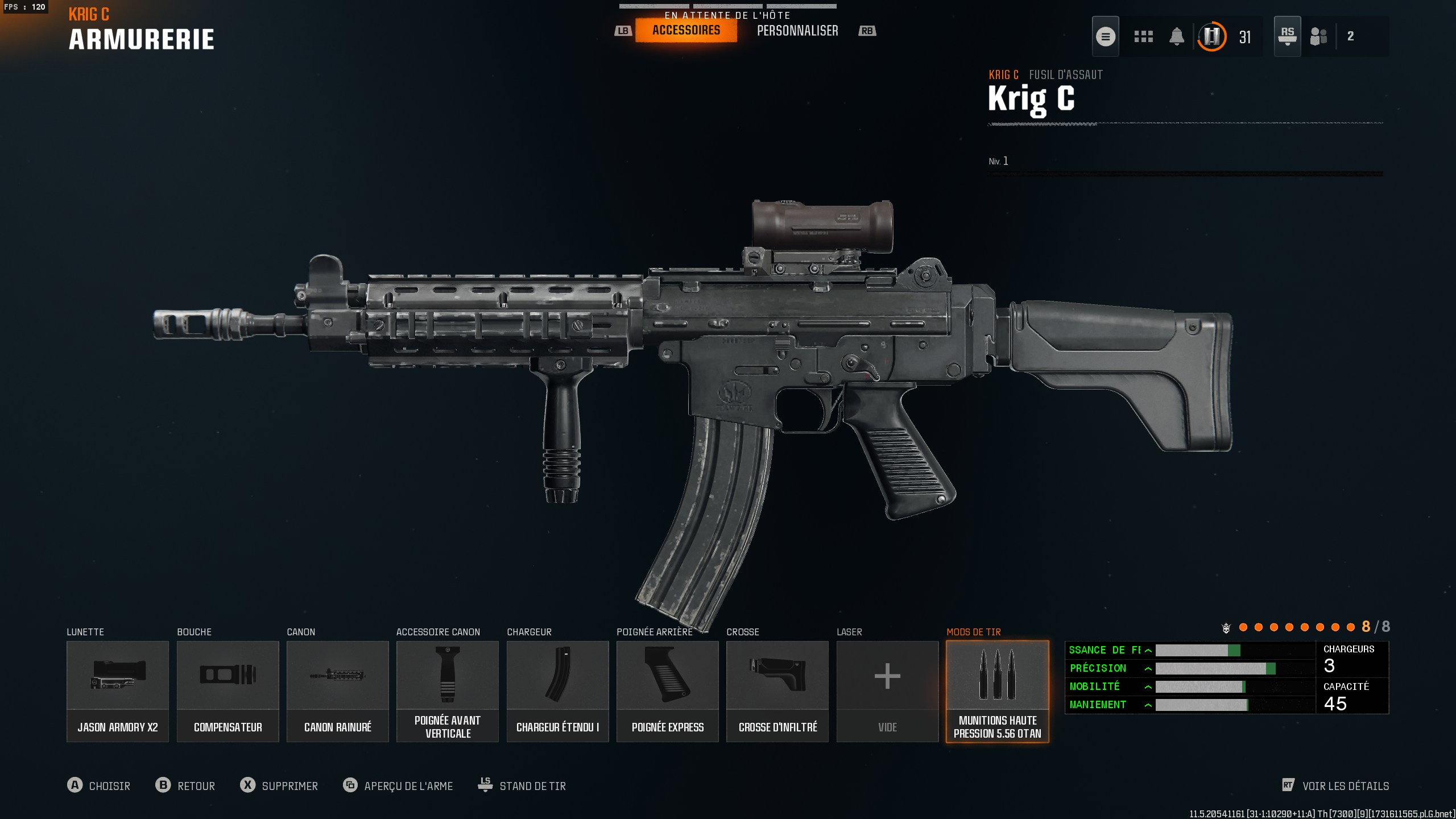1456x819 pixels.
Task: Open the Poignée Express rear grip slot
Action: coord(667,691)
